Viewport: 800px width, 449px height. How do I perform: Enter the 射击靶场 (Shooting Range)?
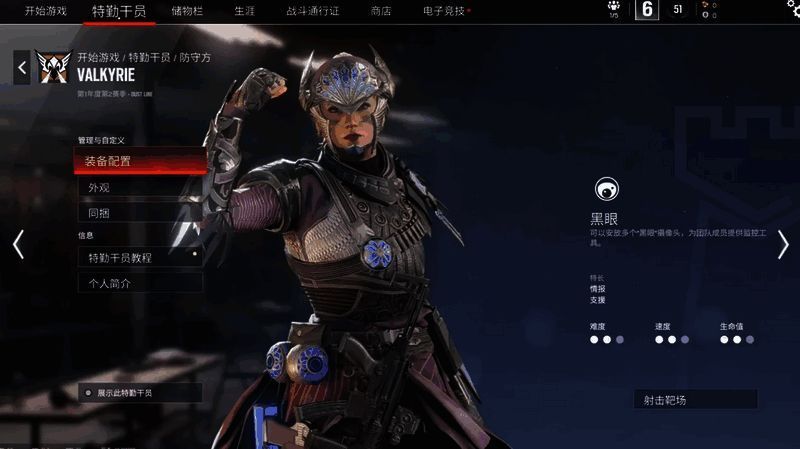click(x=694, y=400)
